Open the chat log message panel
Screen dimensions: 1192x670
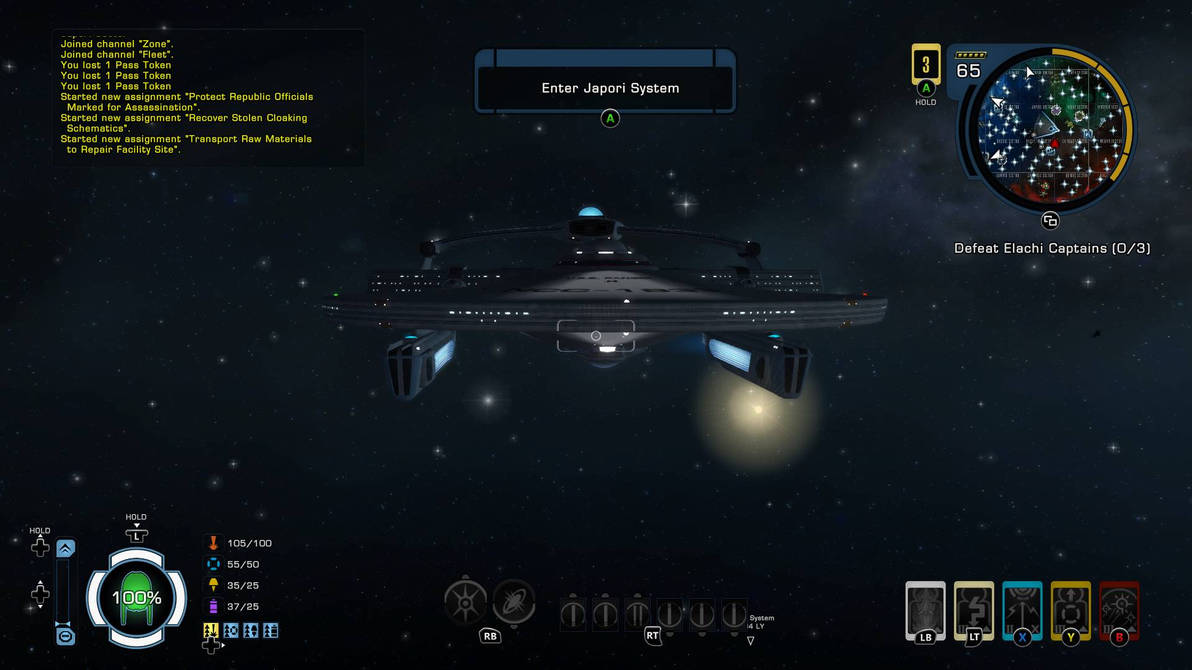click(x=207, y=97)
